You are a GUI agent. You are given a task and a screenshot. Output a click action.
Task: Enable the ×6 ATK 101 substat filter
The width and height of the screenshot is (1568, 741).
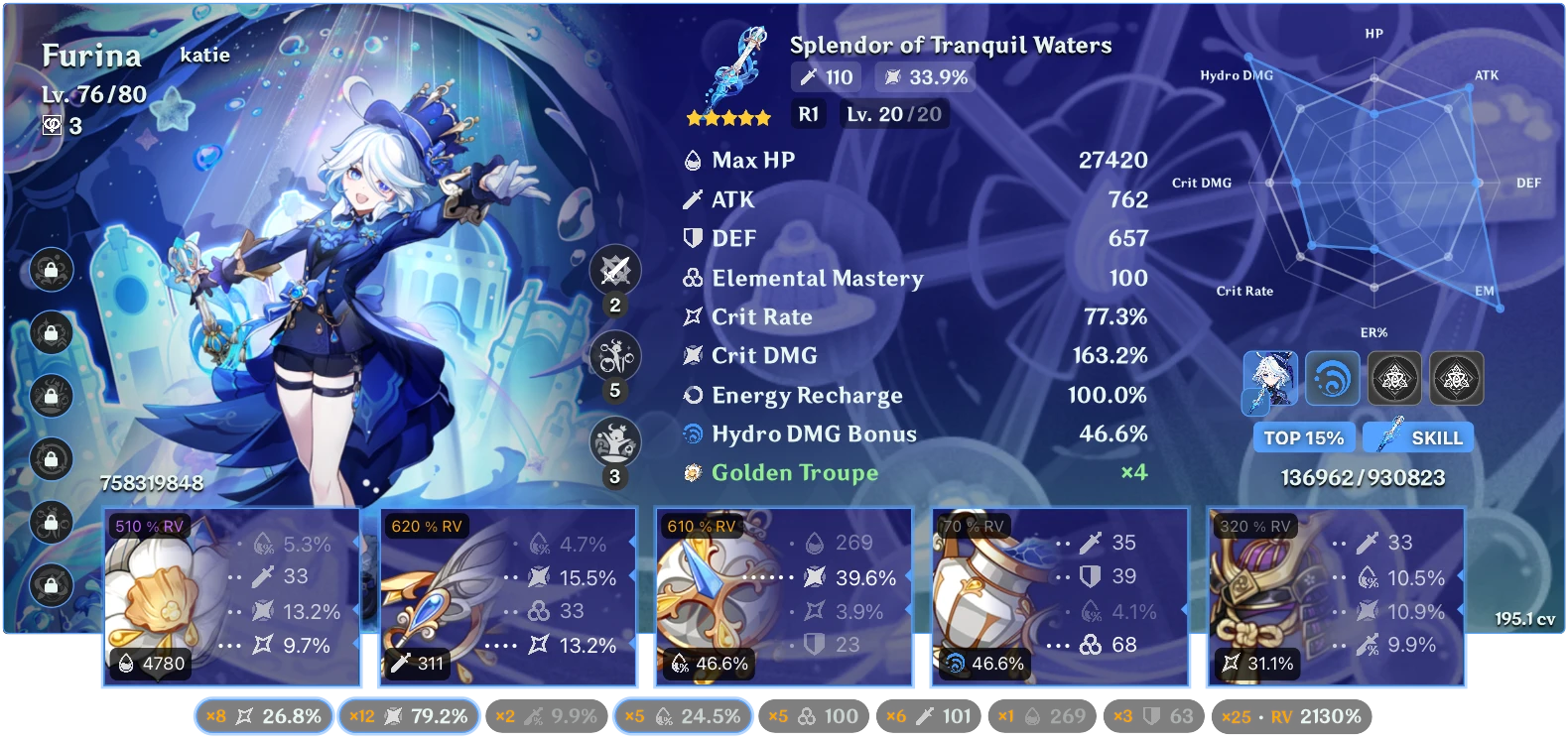point(928,714)
